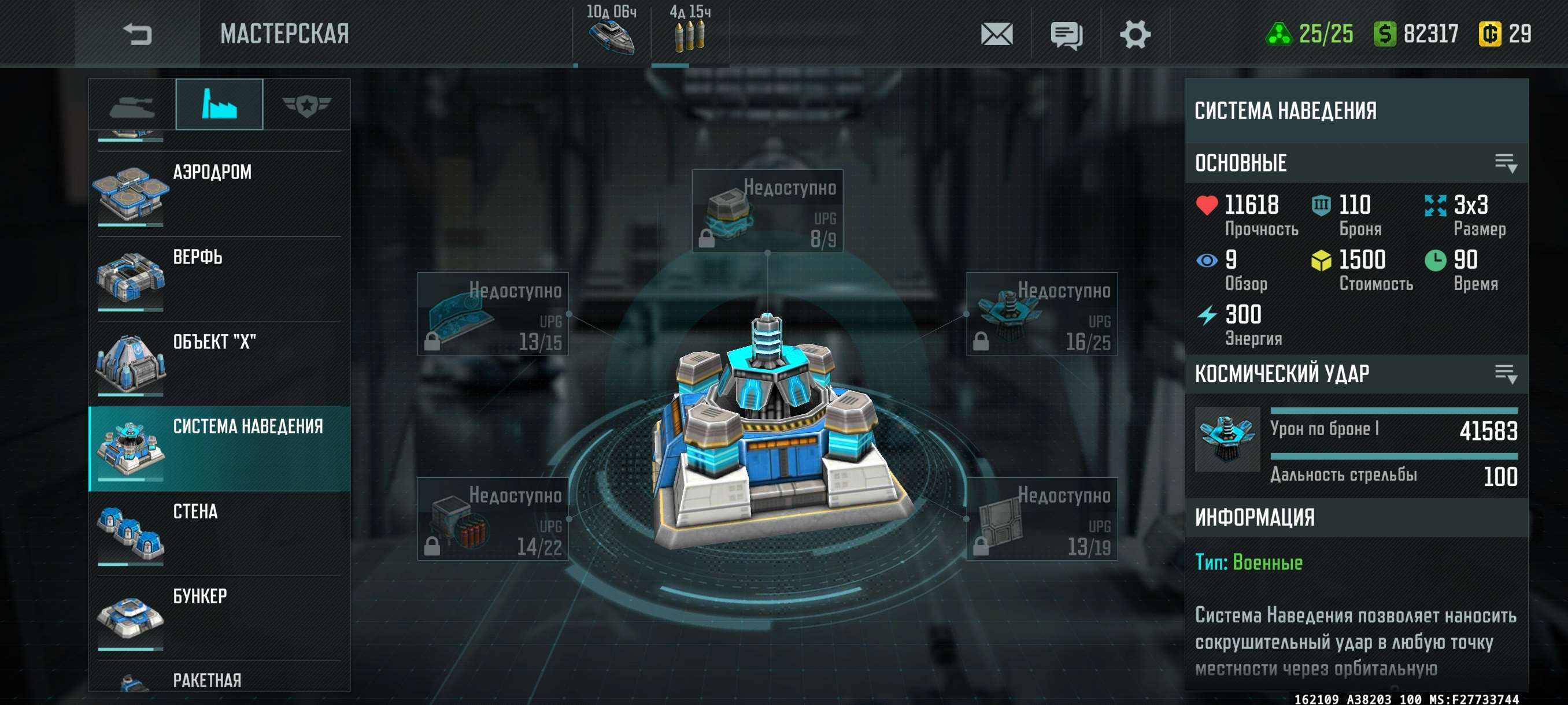1568x705 pixels.
Task: Open the locked 14/22 ammo upgrade slot
Action: point(493,518)
